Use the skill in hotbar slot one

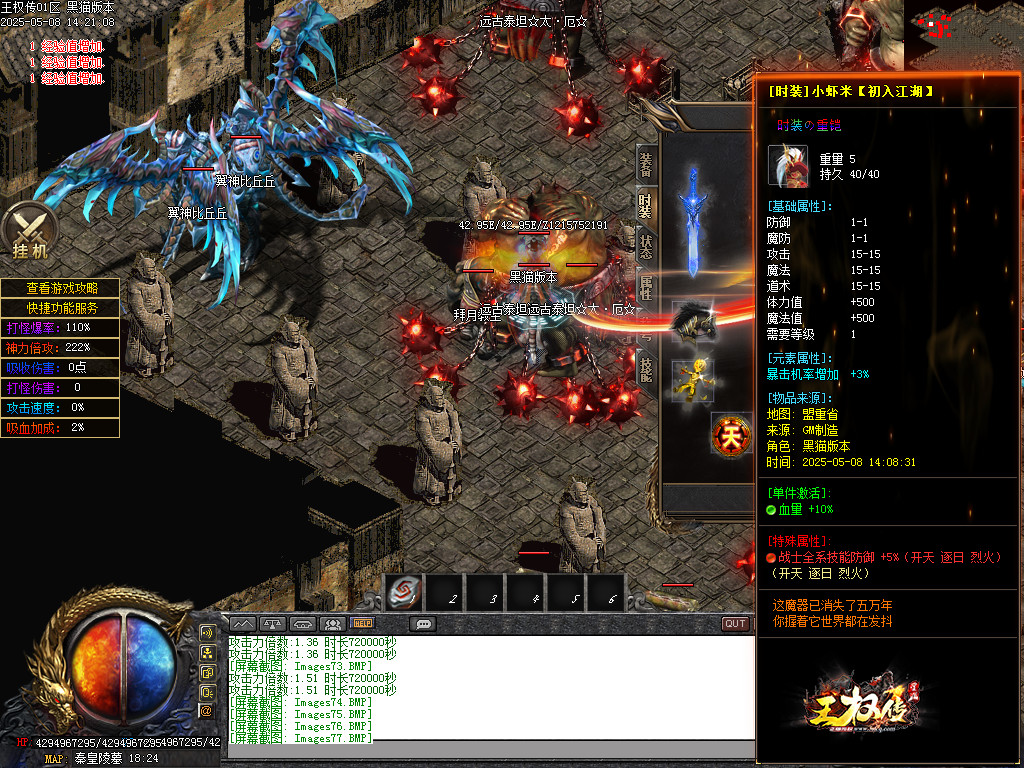click(403, 592)
